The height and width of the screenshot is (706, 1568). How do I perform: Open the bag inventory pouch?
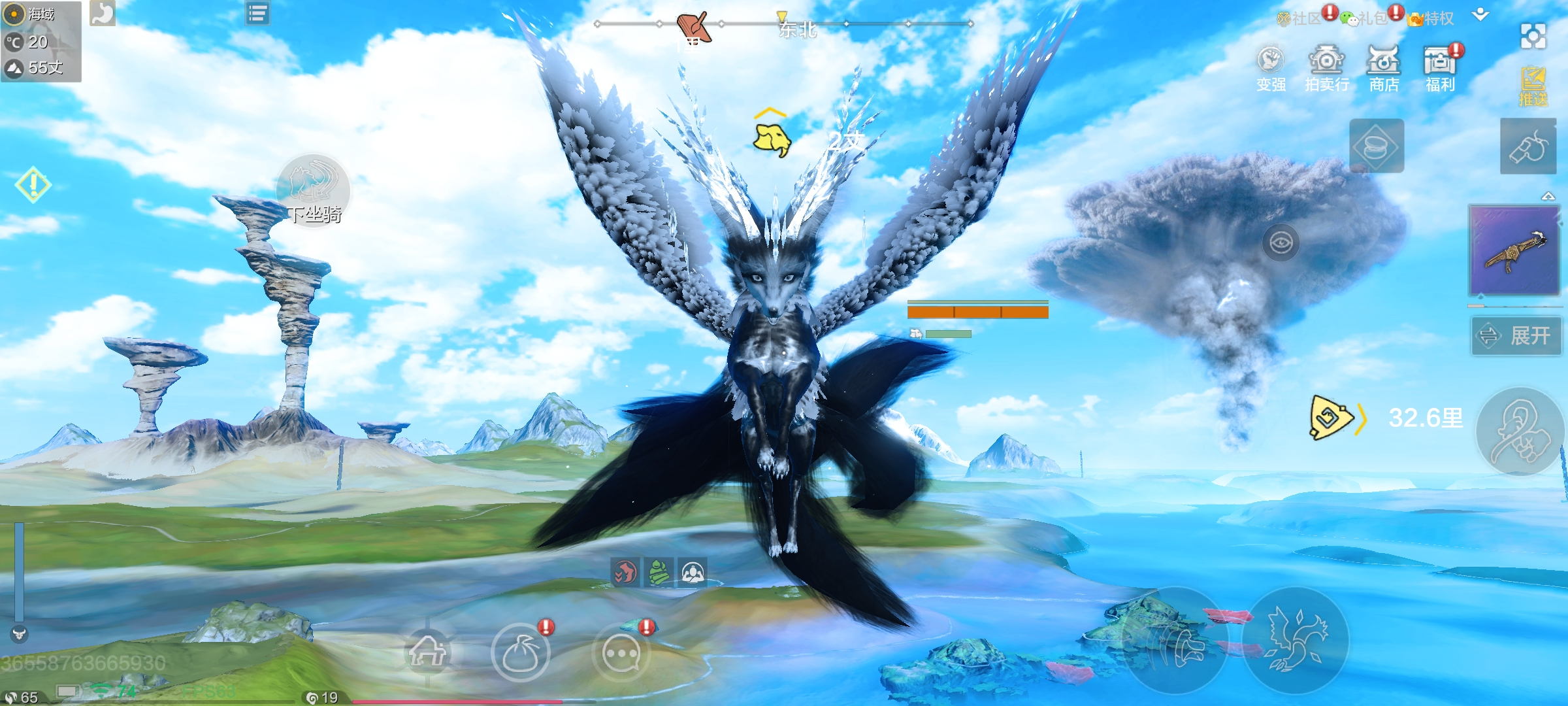(x=520, y=652)
